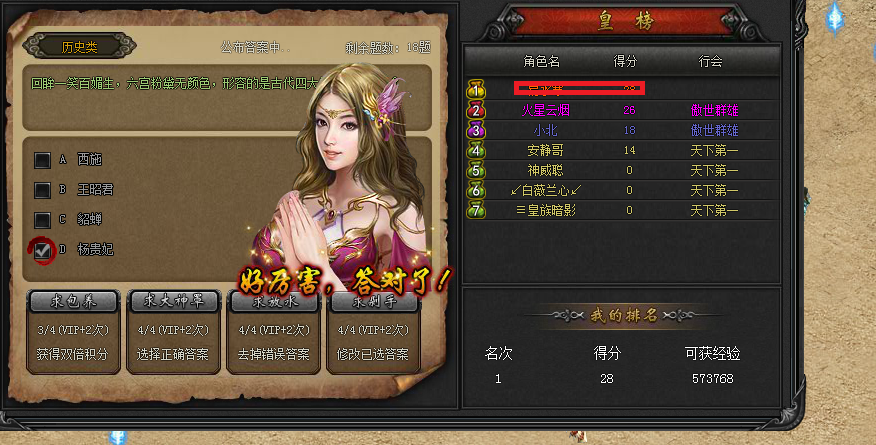876x445 pixels.
Task: Click the 求剁手 change-answer button
Action: point(372,301)
